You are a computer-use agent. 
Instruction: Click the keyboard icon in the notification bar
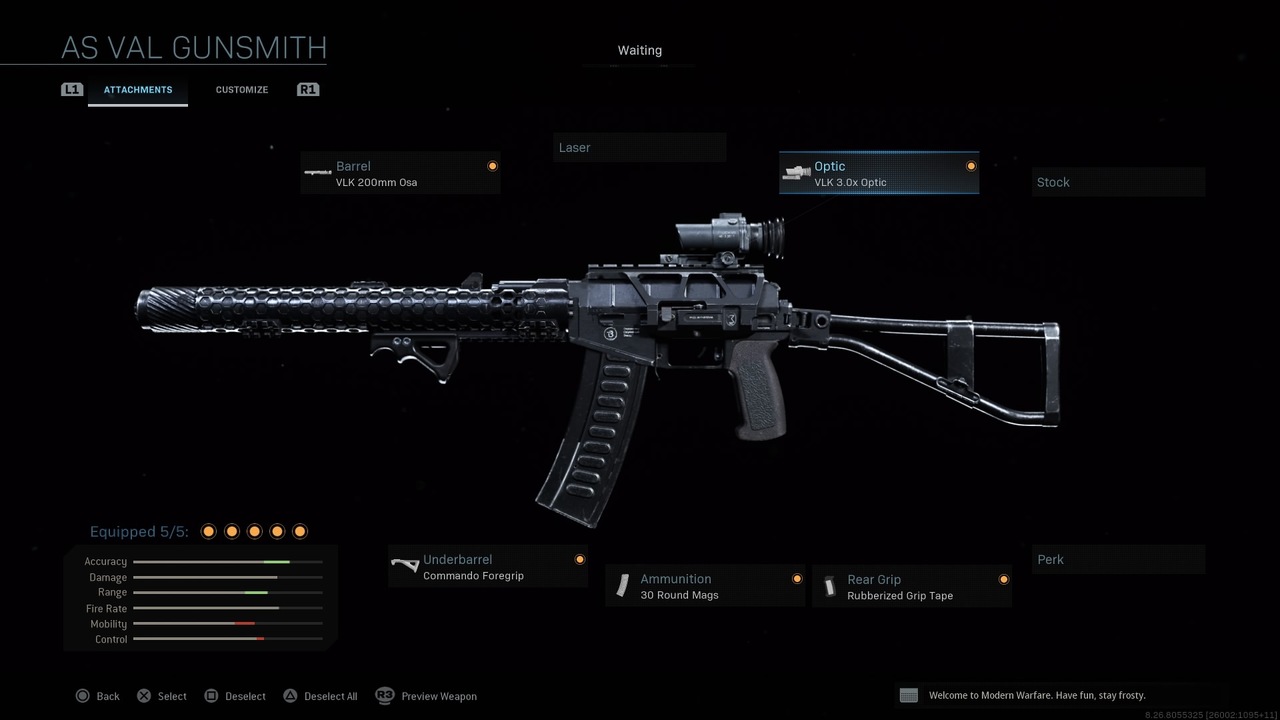tap(908, 694)
